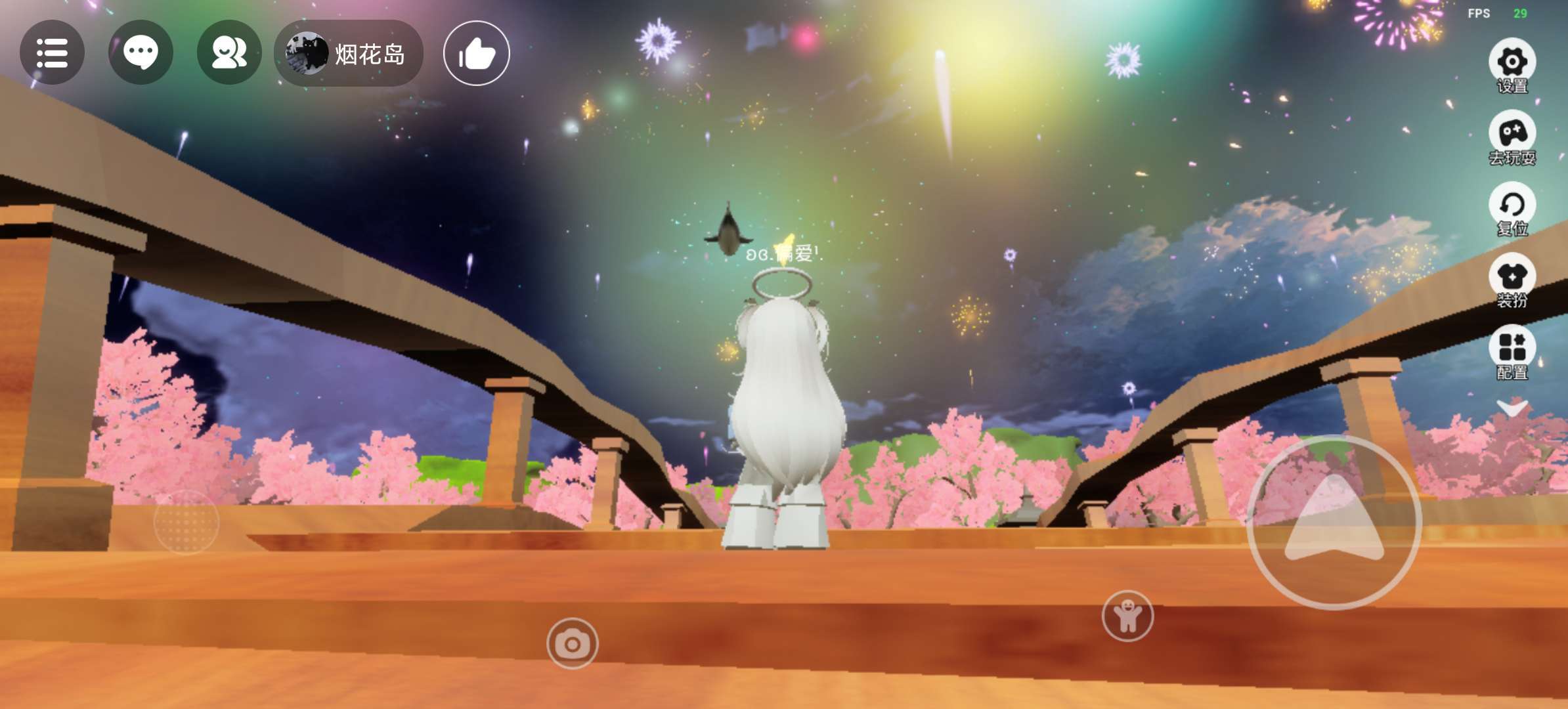Show the friends list icon
The width and height of the screenshot is (1568, 709).
pyautogui.click(x=229, y=53)
